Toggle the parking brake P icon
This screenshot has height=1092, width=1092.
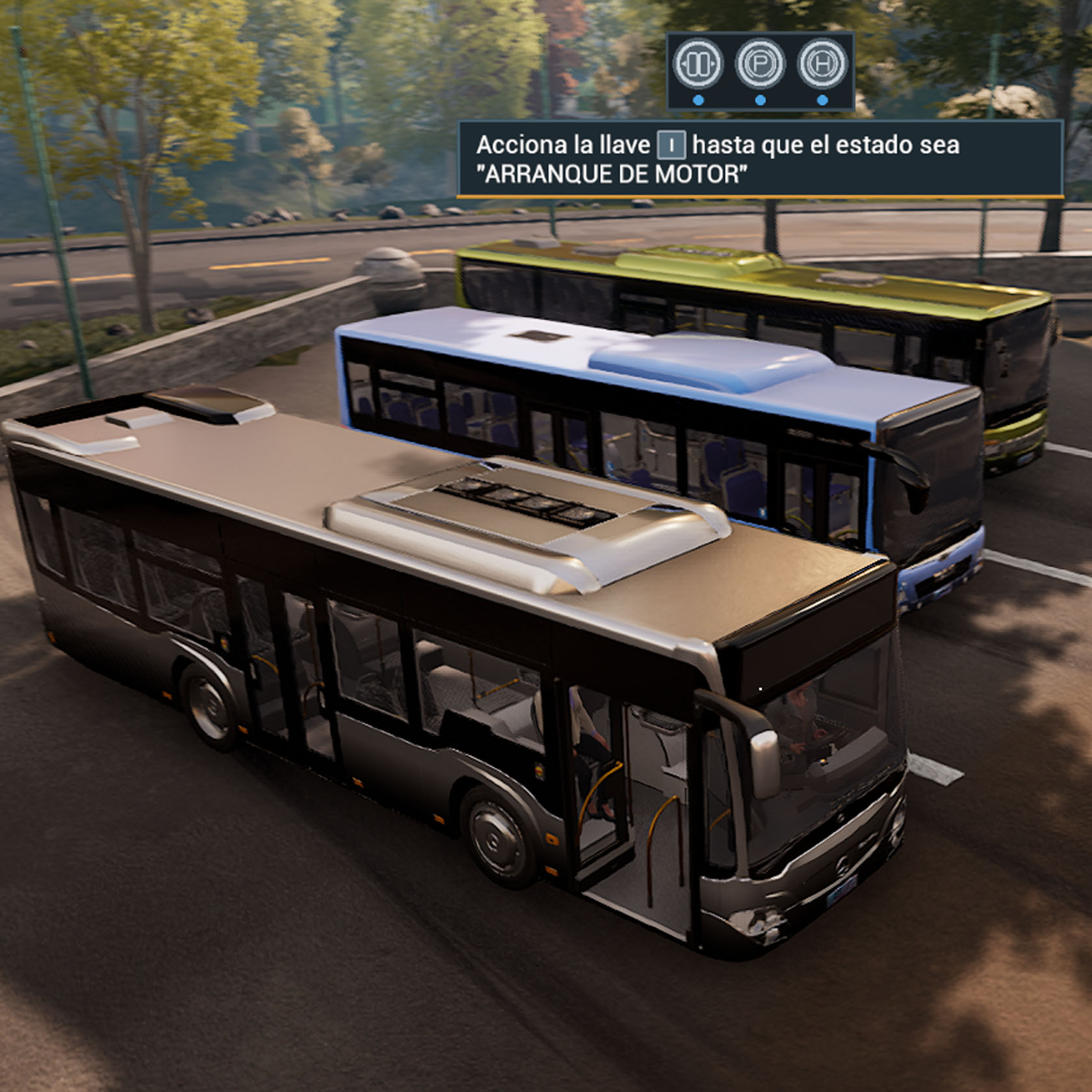click(x=760, y=64)
